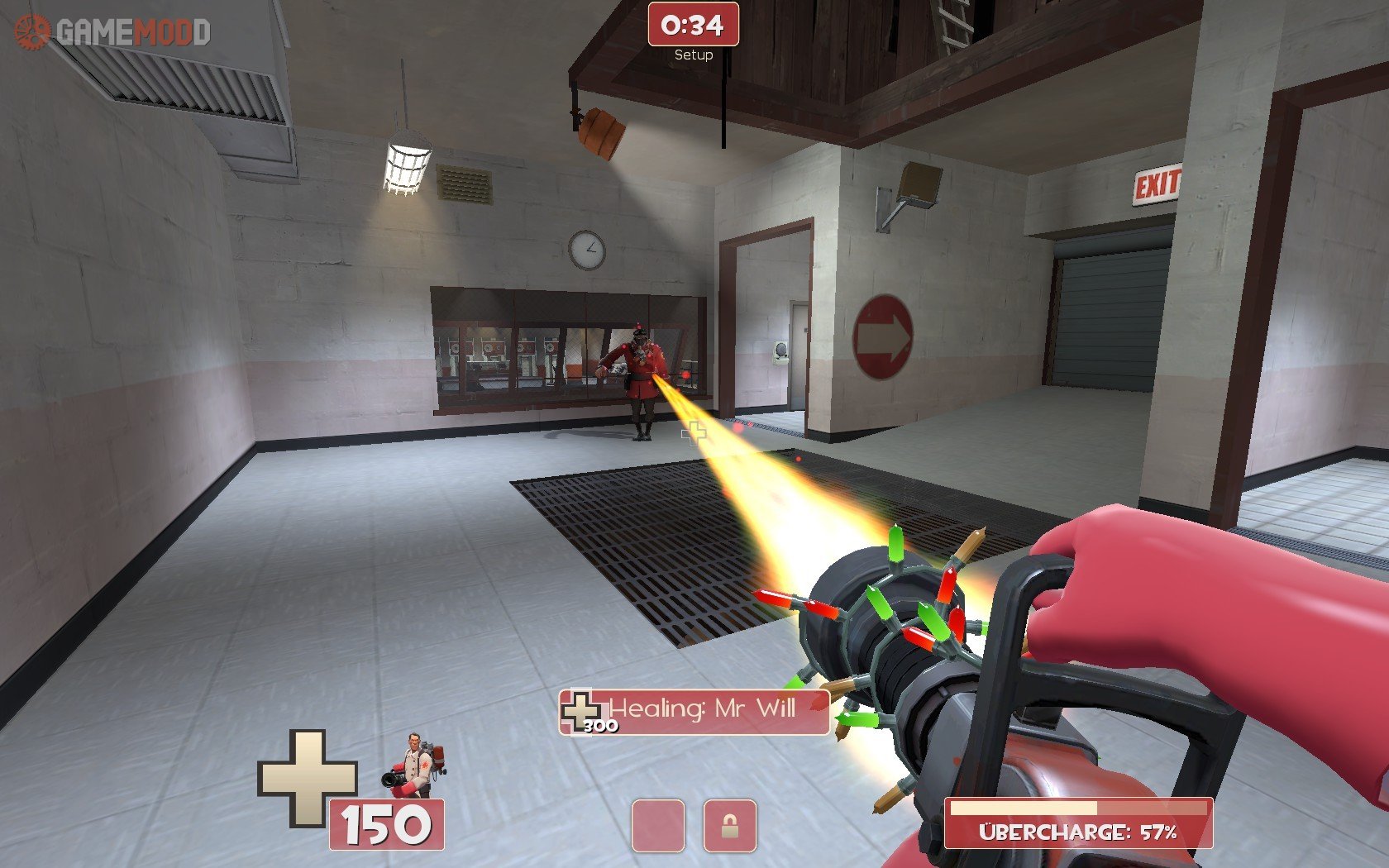Click the blank red control point icon

coord(657,825)
